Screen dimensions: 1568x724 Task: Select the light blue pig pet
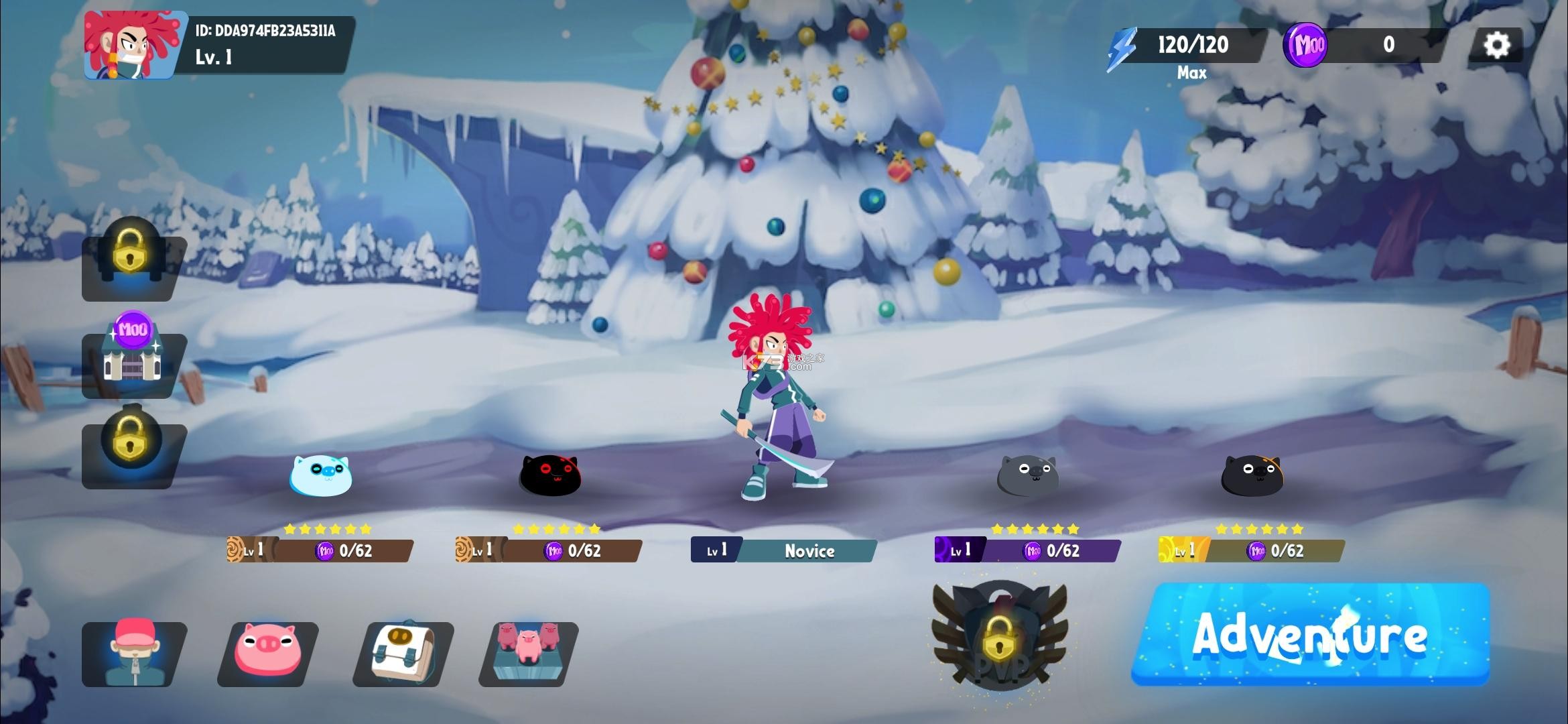pyautogui.click(x=320, y=475)
